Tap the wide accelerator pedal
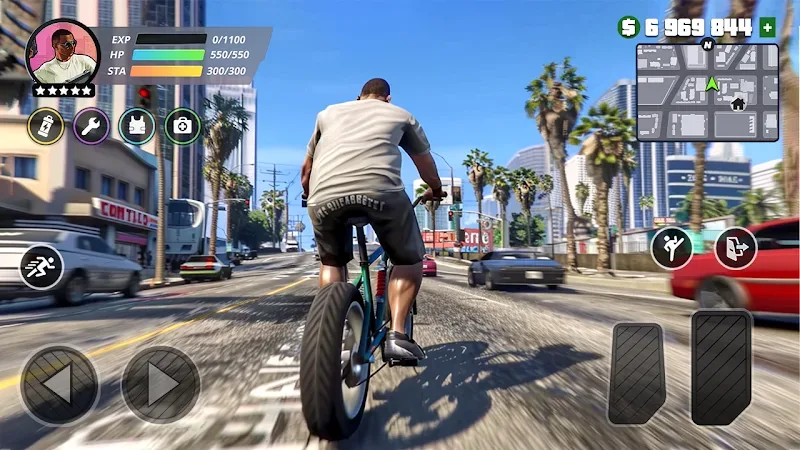 tap(721, 367)
